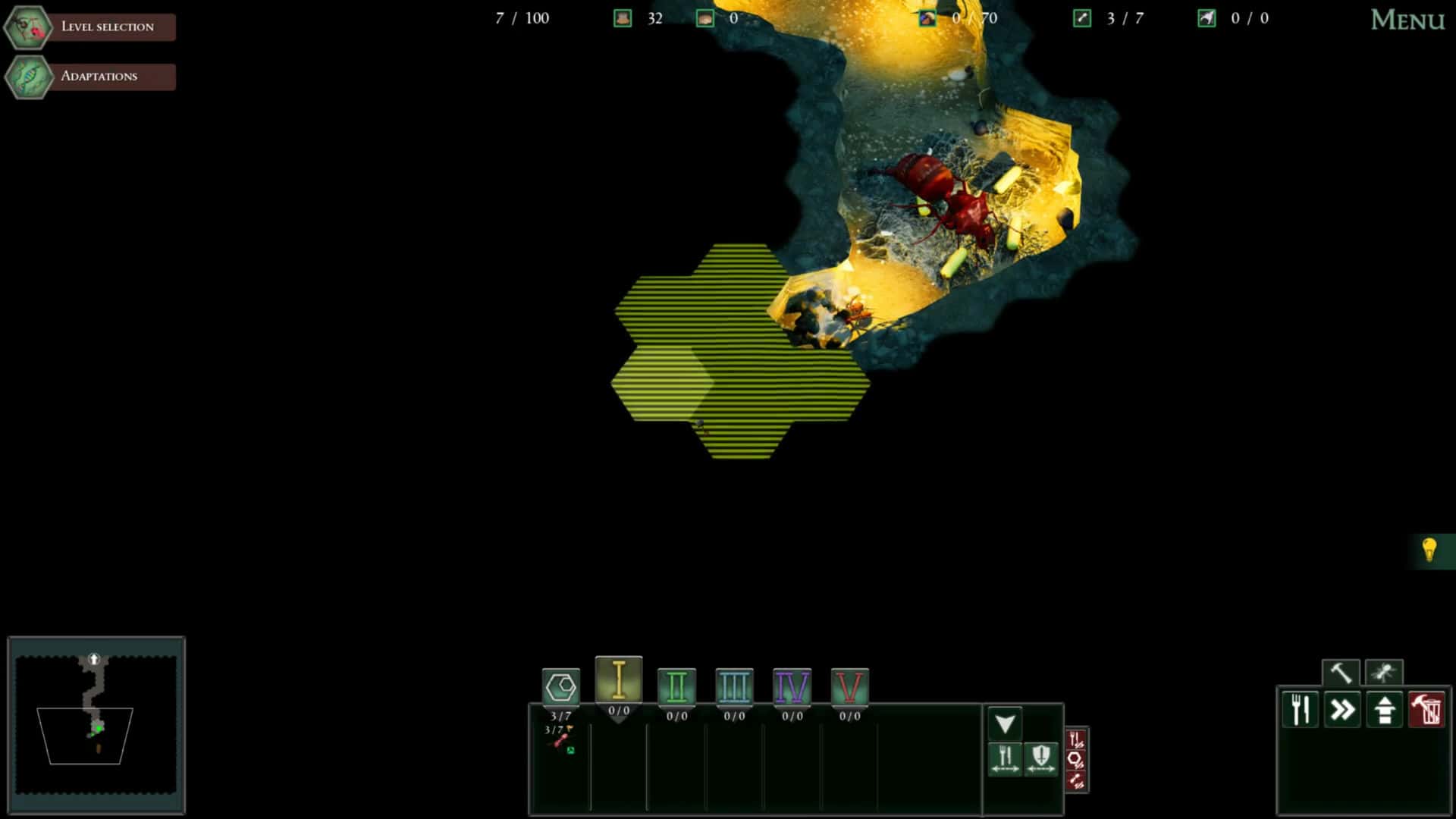This screenshot has height=819, width=1456.
Task: Switch to the tier V tab
Action: [x=850, y=688]
